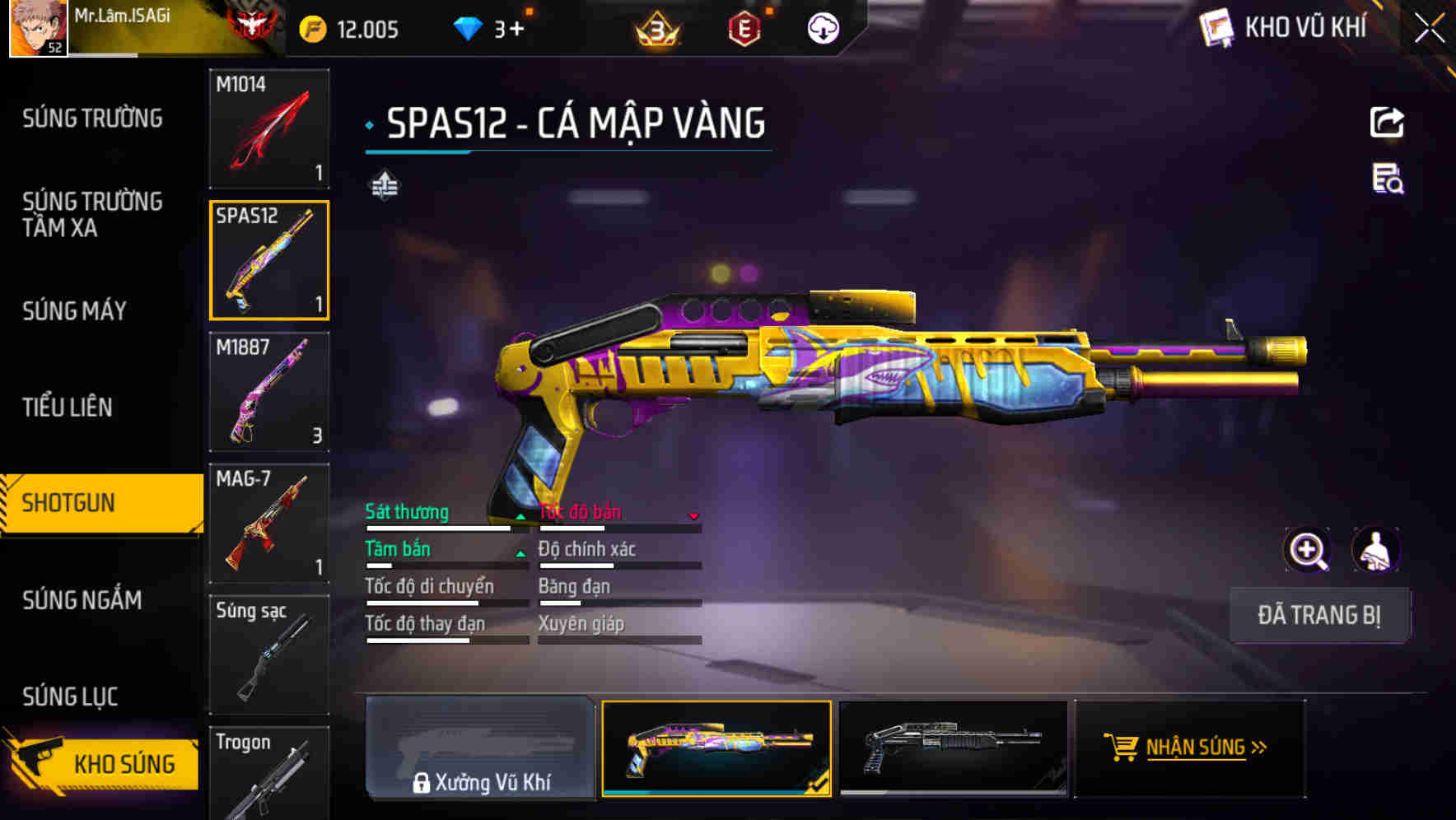Select the M1014 weapon tile
The width and height of the screenshot is (1456, 820).
coord(269,128)
